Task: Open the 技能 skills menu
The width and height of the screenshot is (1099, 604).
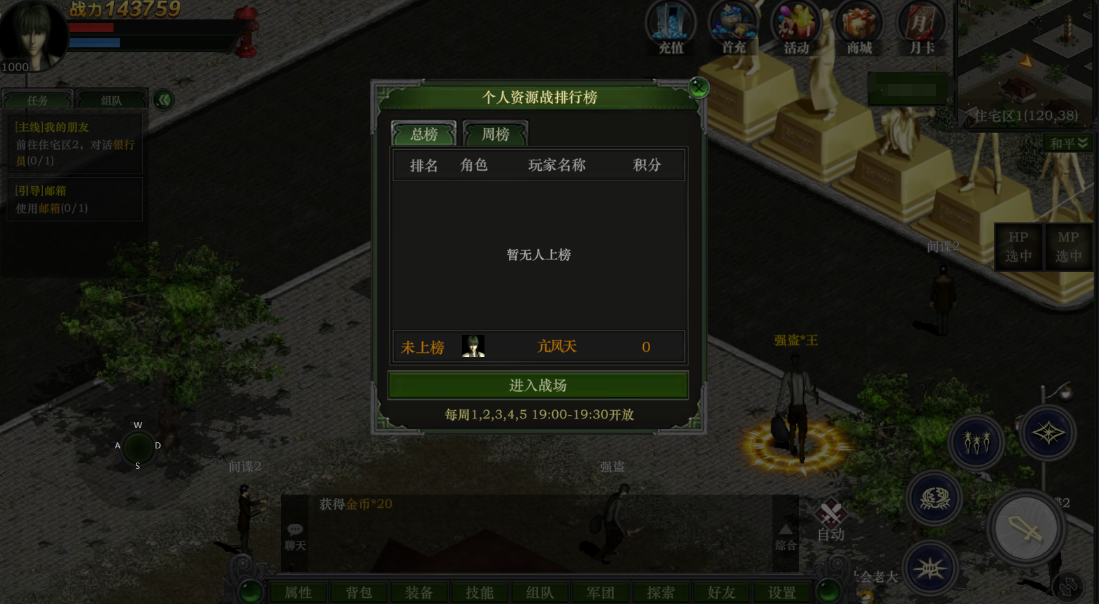Action: click(480, 592)
